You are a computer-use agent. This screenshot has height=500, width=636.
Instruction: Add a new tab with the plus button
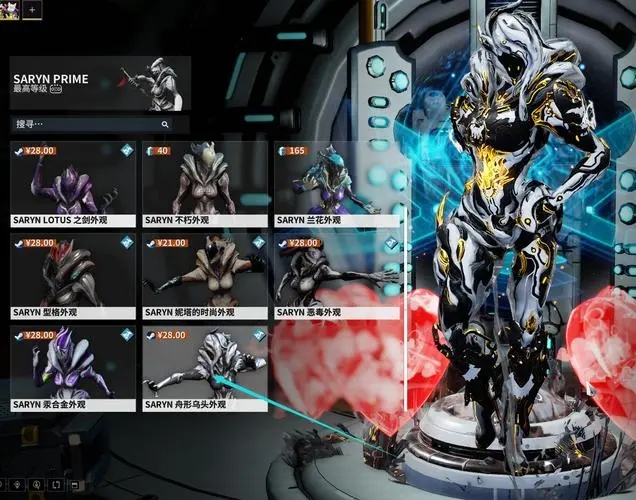pos(32,8)
